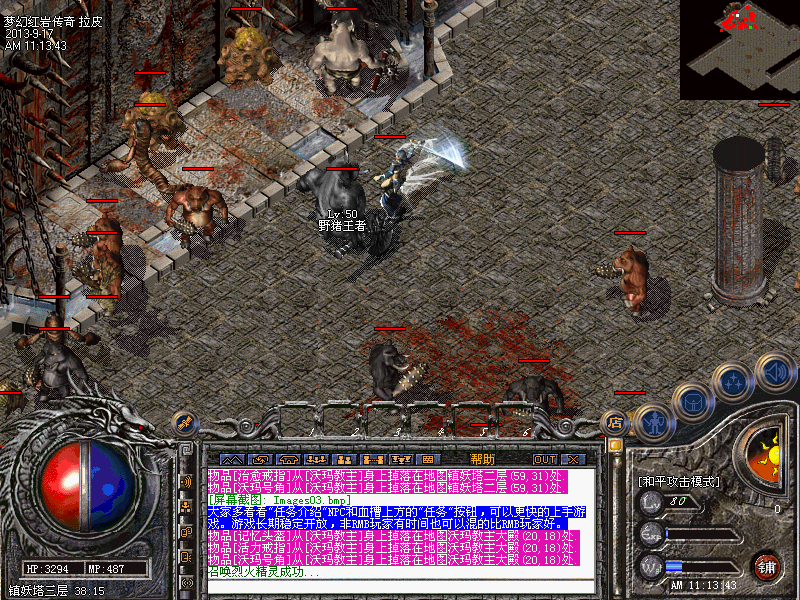Click the red 铺 stall button

pyautogui.click(x=768, y=566)
